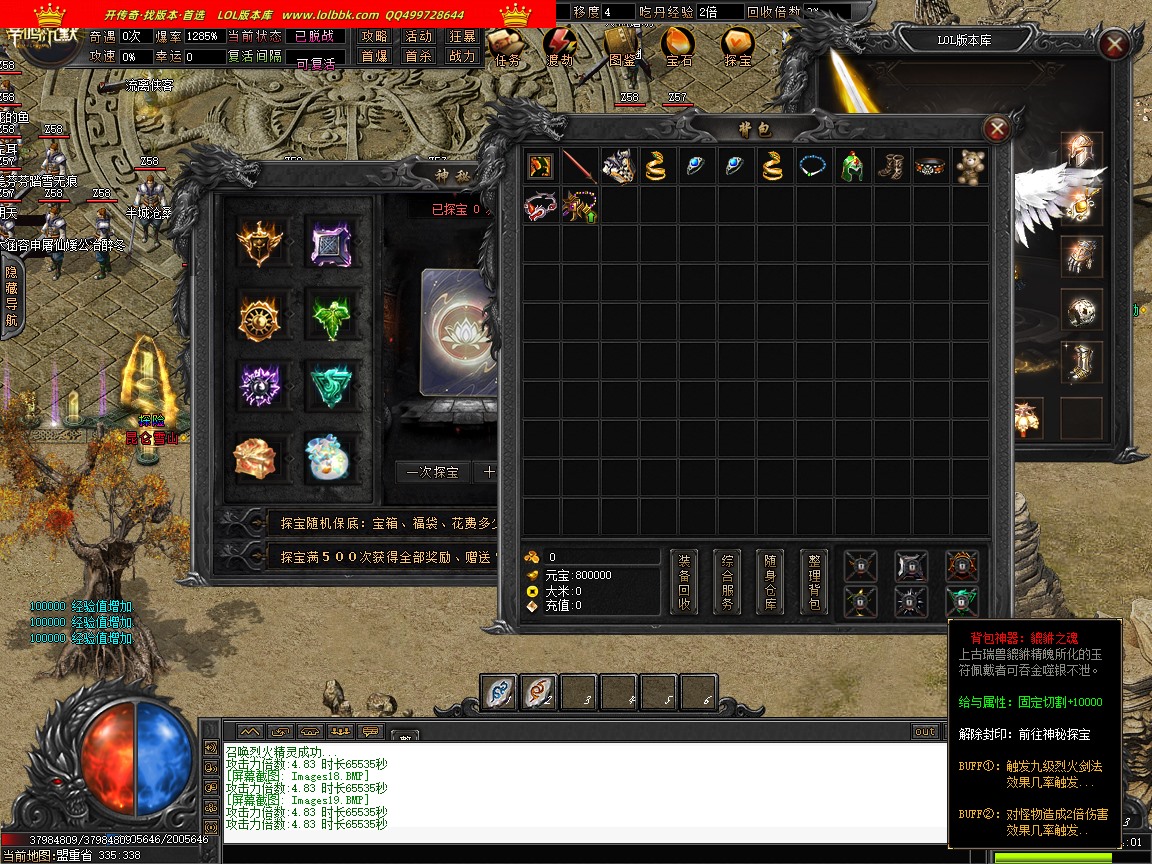Screen dimensions: 1152x864
Task: Click the 战力 combat power button
Action: click(x=462, y=57)
